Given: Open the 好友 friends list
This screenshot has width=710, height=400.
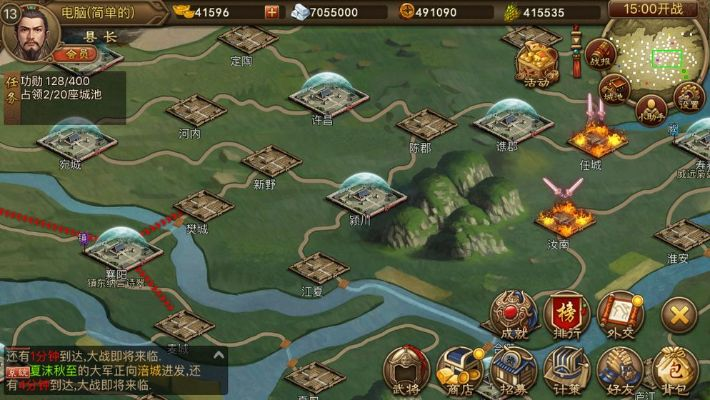Looking at the screenshot, I should pos(620,372).
